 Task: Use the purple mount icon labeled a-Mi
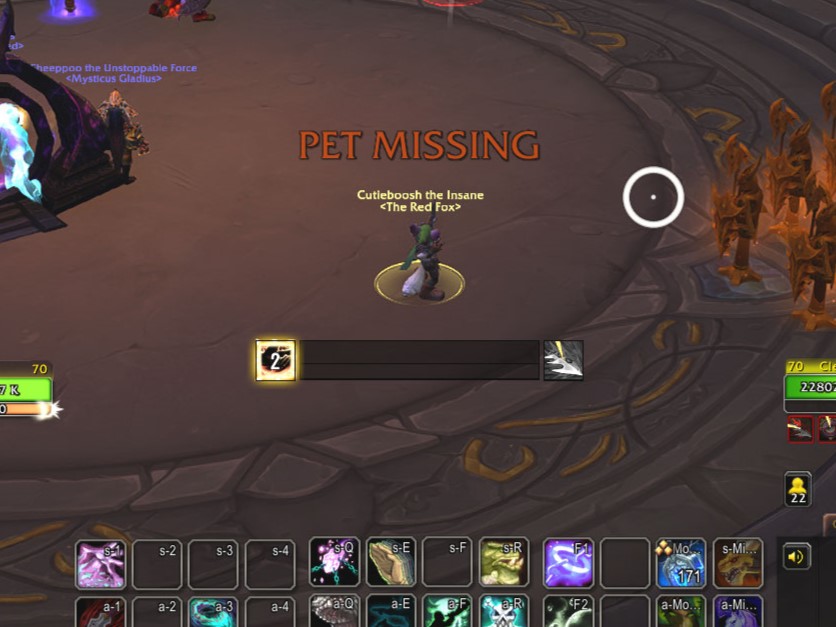tap(738, 612)
